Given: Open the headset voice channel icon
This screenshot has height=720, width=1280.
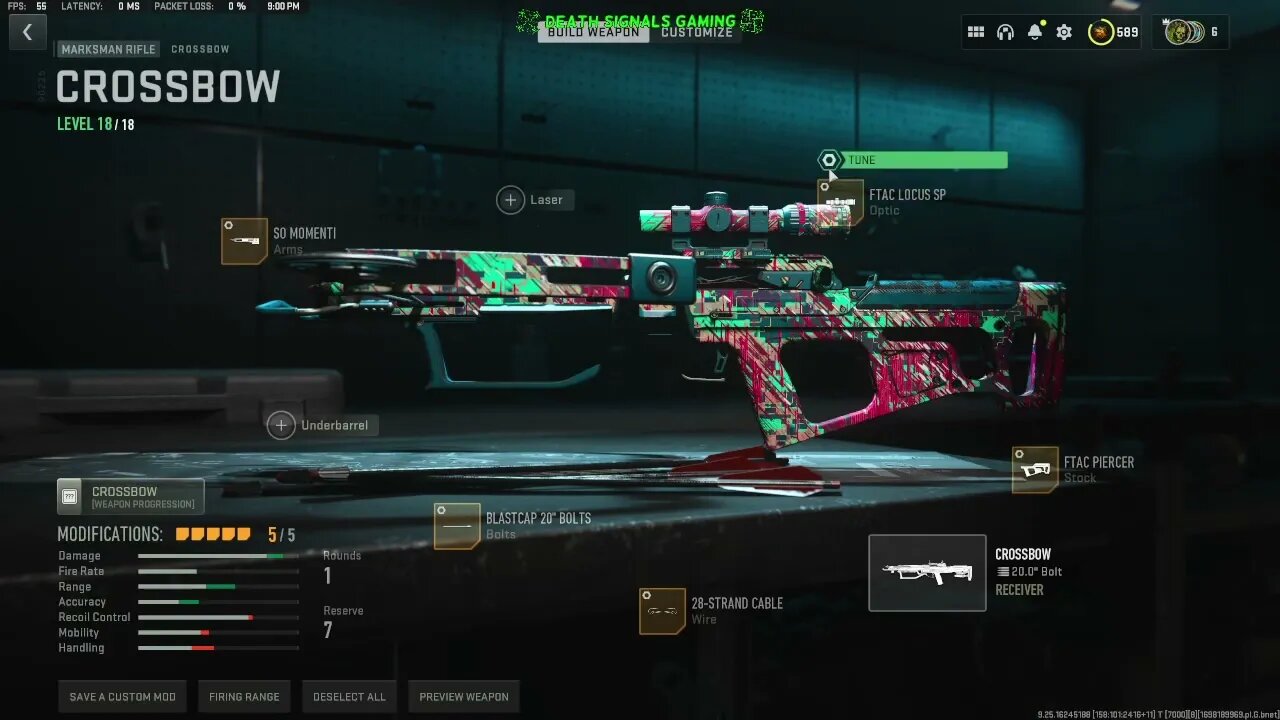Looking at the screenshot, I should [1005, 32].
